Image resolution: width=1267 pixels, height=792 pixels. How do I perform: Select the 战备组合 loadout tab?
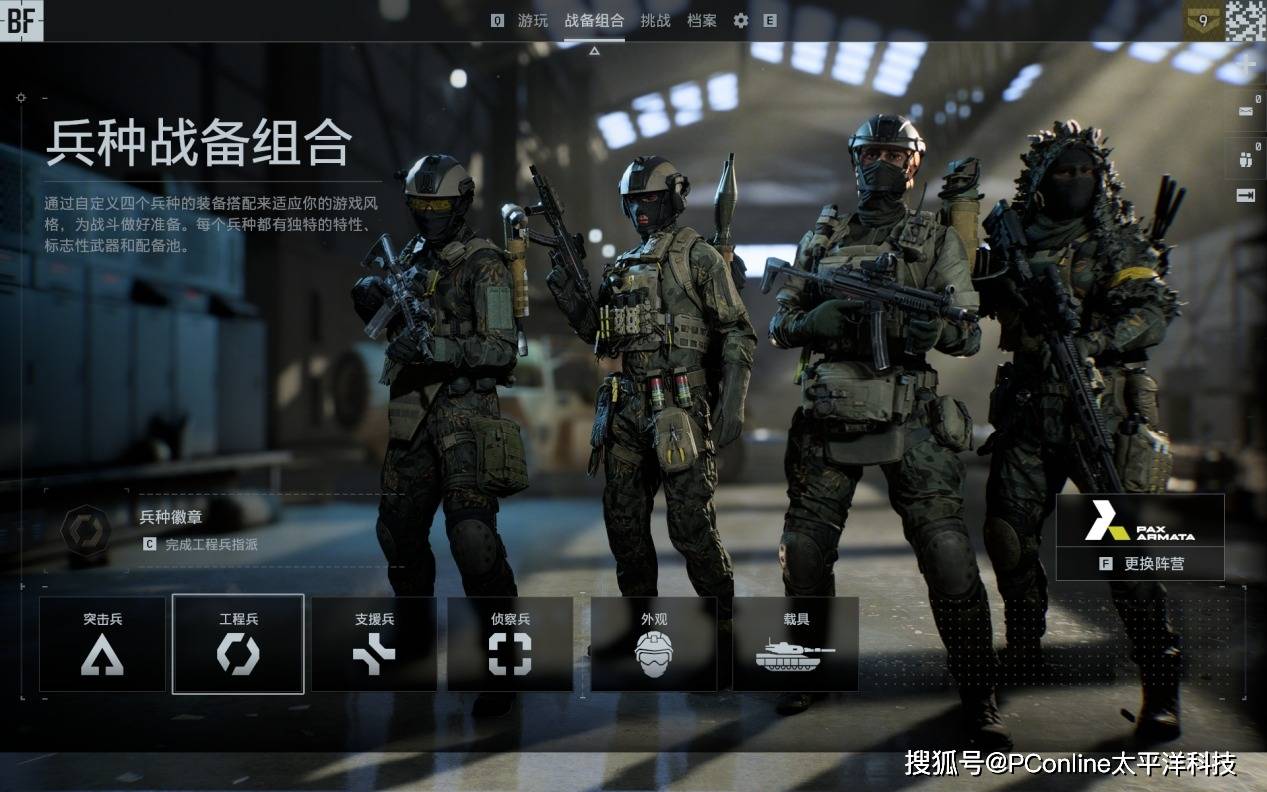594,21
